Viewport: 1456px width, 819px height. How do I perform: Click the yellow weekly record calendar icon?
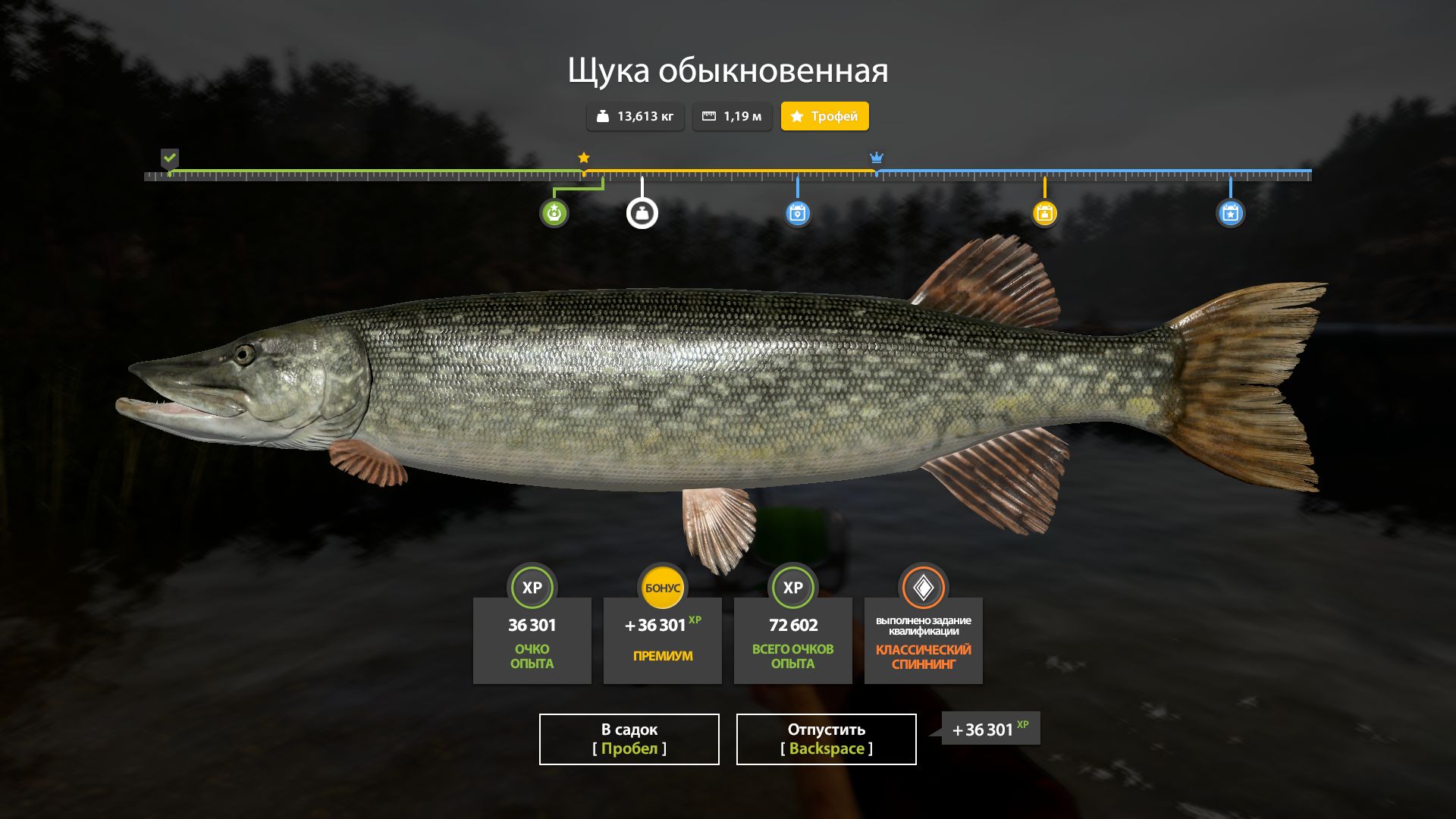(1045, 213)
